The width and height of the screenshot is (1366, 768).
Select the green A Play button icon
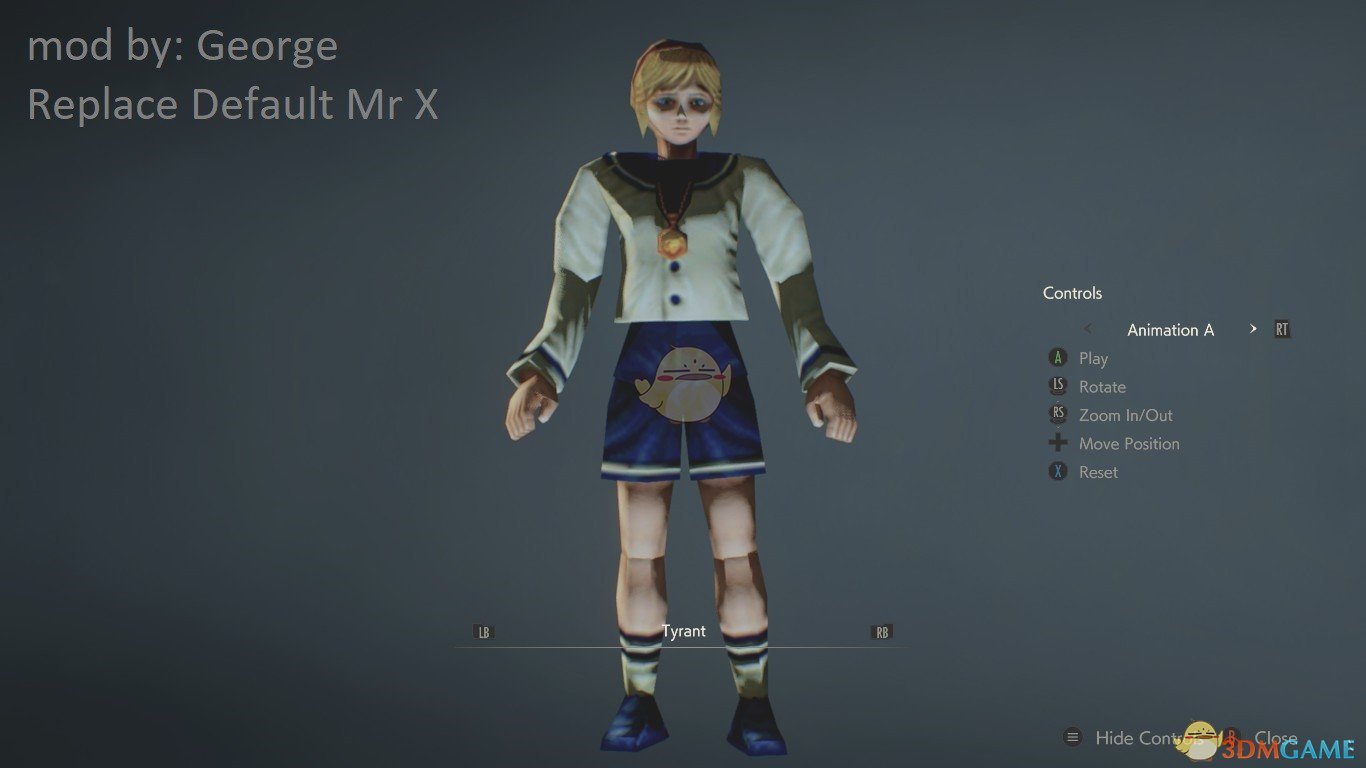1057,357
